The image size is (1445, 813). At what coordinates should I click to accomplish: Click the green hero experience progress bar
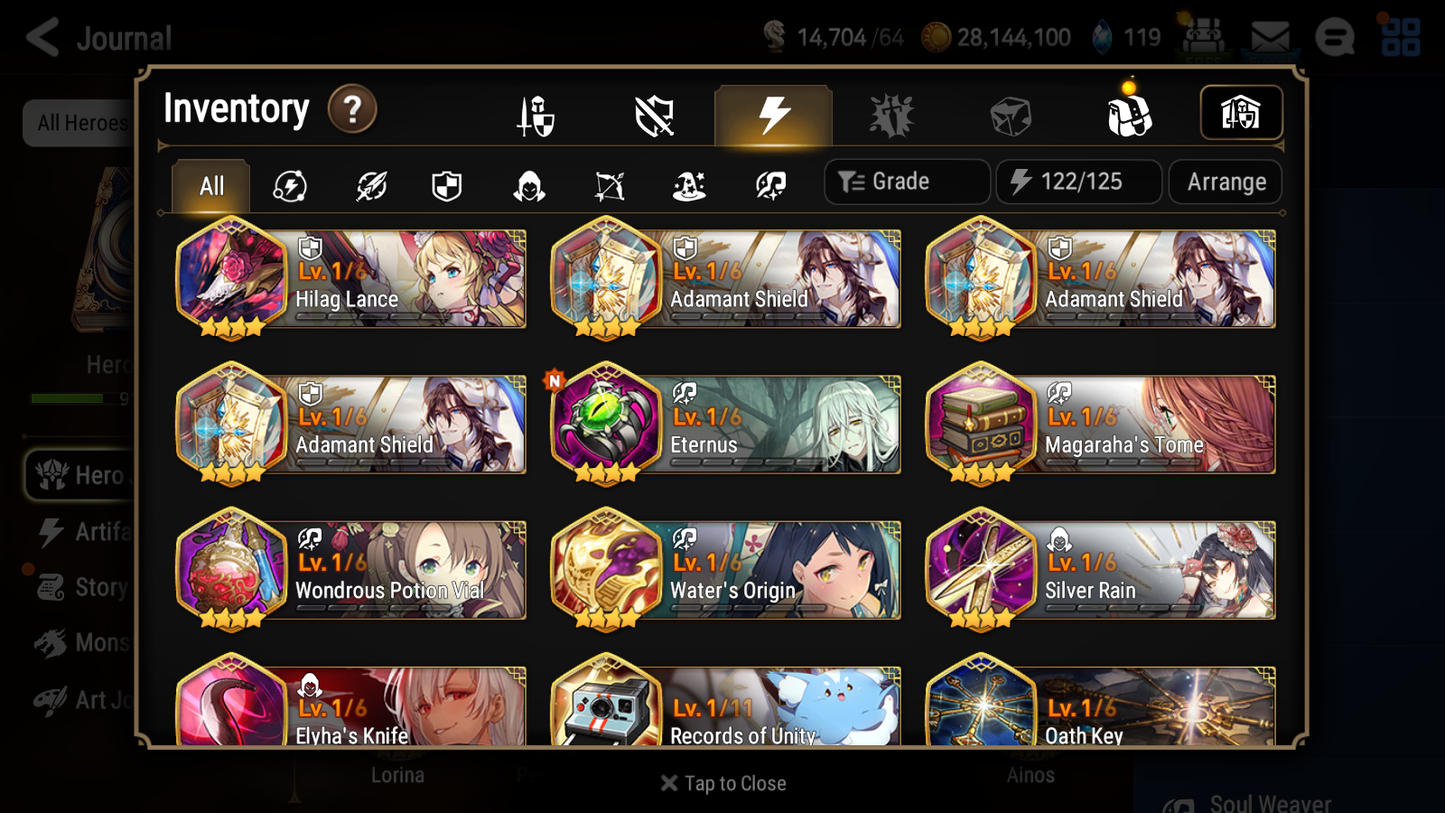coord(68,398)
